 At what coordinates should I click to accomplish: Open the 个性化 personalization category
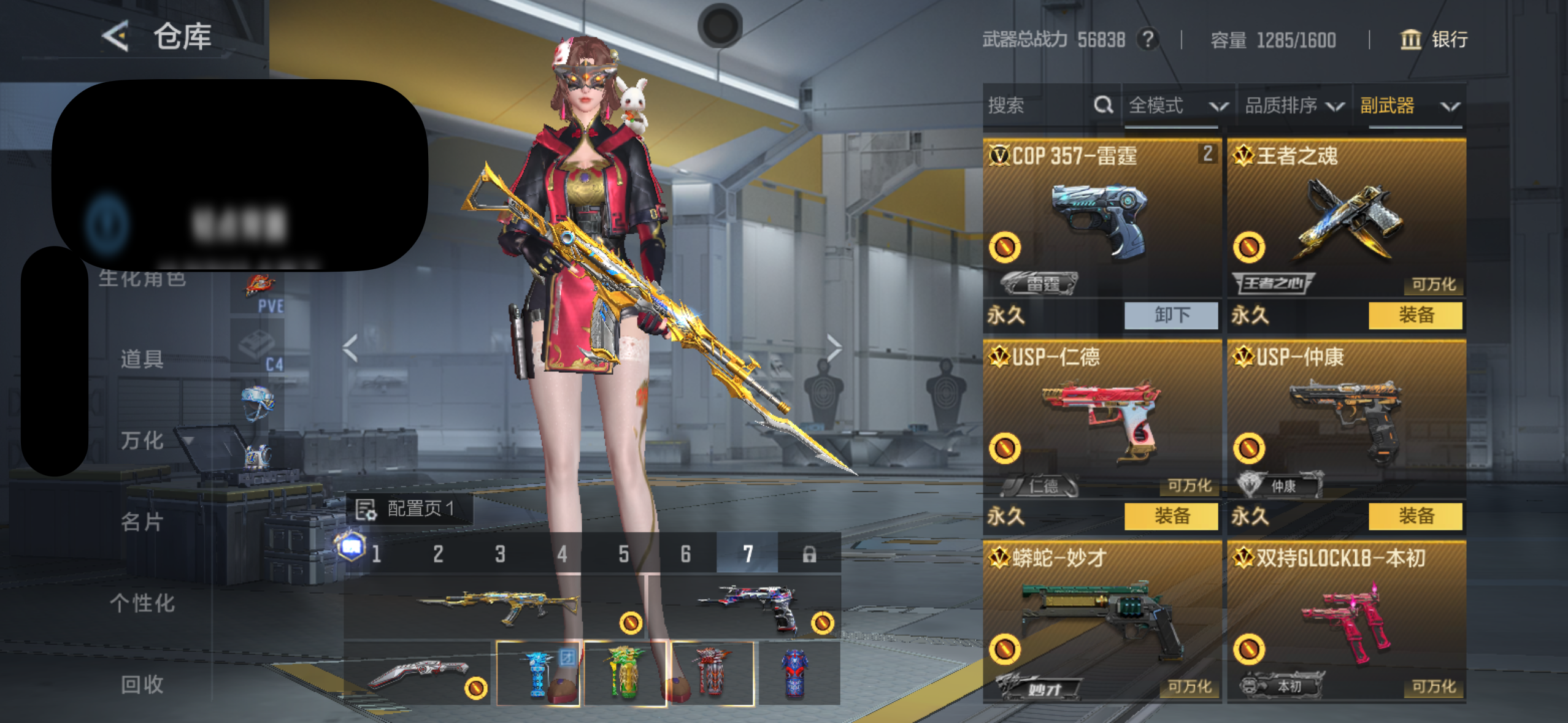tap(142, 603)
